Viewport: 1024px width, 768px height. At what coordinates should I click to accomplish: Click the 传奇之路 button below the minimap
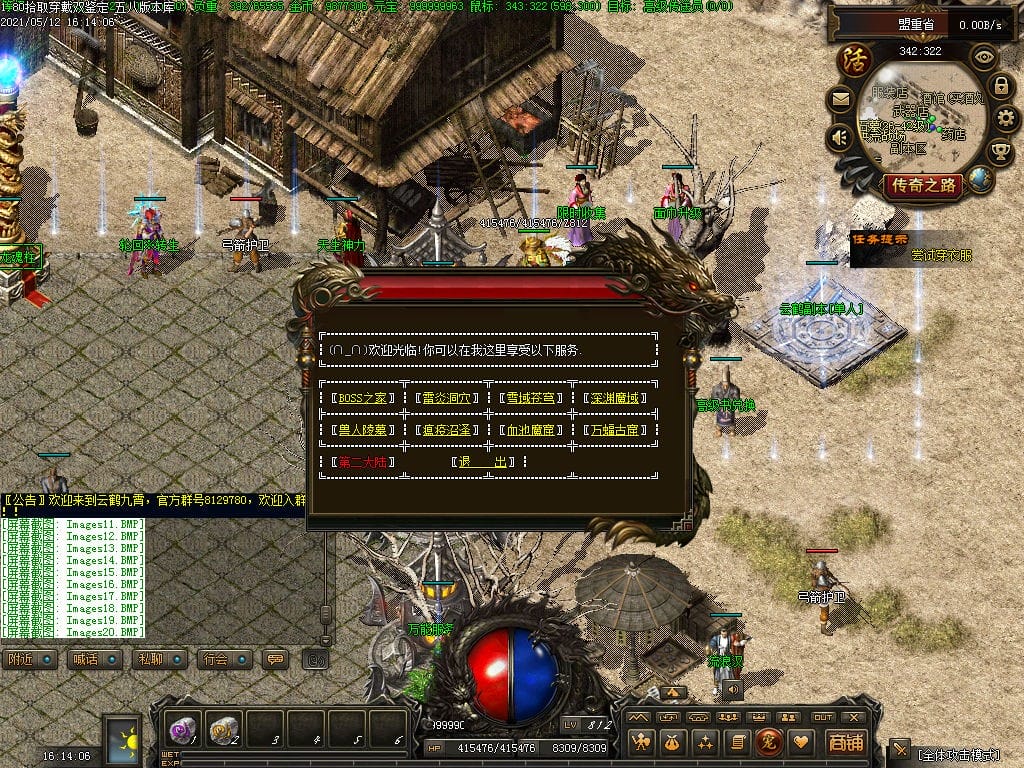click(923, 185)
